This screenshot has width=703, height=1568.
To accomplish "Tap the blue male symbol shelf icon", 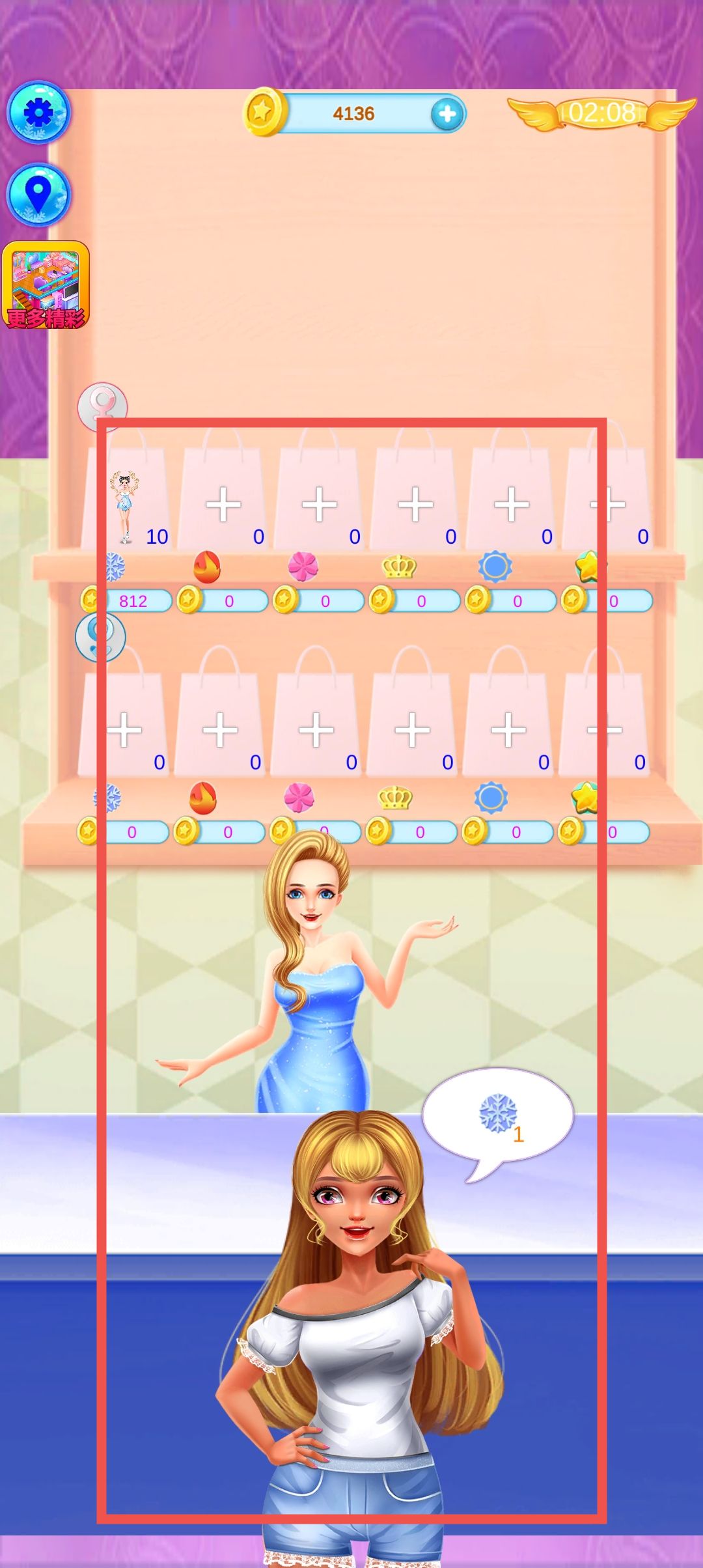I will tap(100, 637).
